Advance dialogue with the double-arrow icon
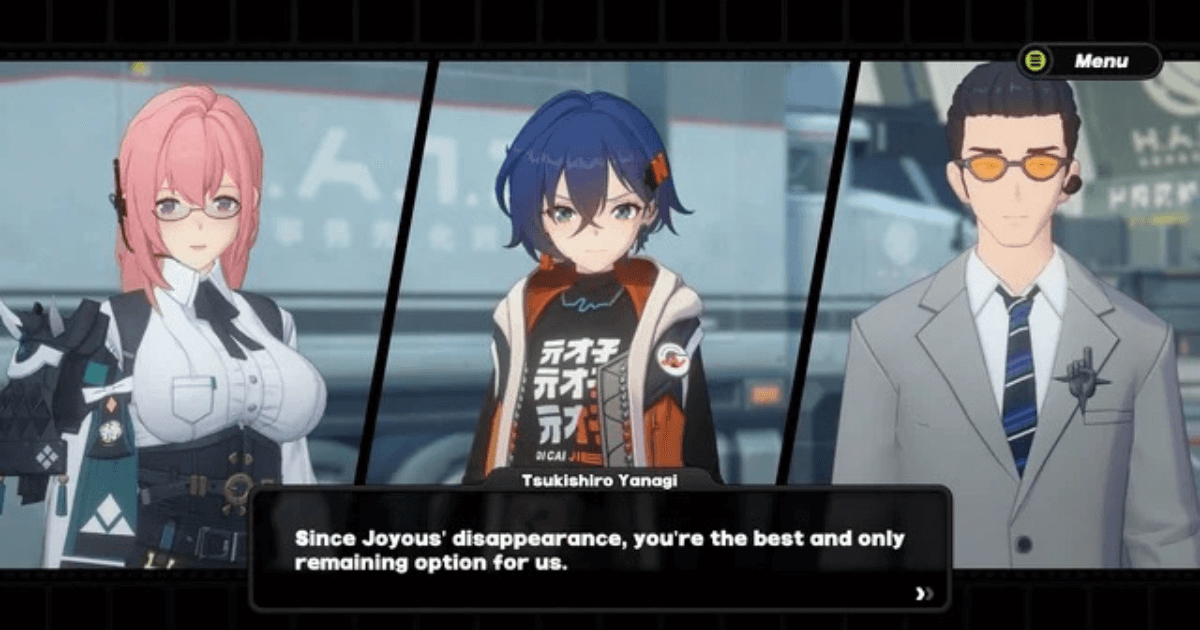Screen dimensions: 1200x630 click(924, 594)
